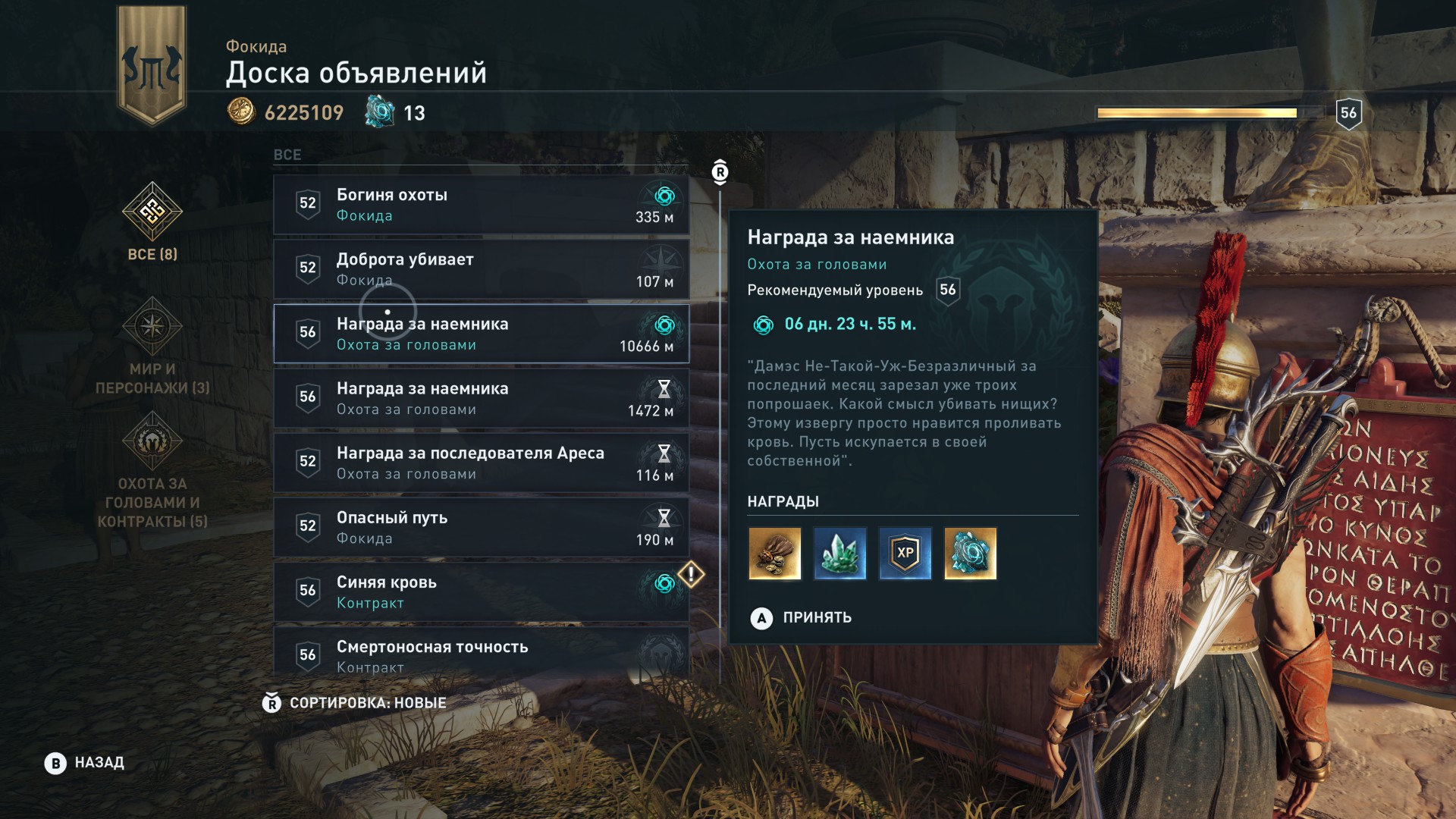The height and width of the screenshot is (819, 1456).
Task: View the orichalcum ore reward icon
Action: pyautogui.click(x=970, y=554)
